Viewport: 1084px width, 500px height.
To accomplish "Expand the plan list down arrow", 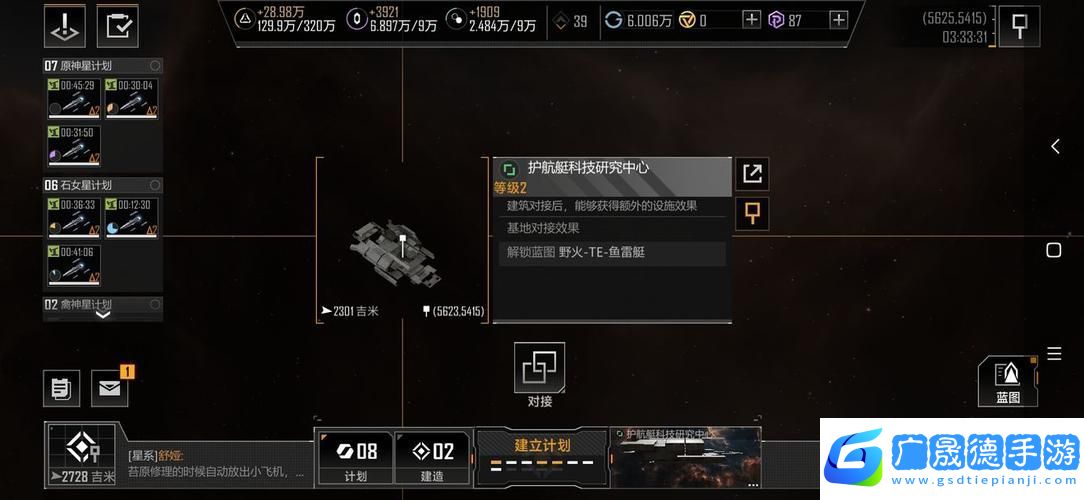I will pyautogui.click(x=103, y=314).
